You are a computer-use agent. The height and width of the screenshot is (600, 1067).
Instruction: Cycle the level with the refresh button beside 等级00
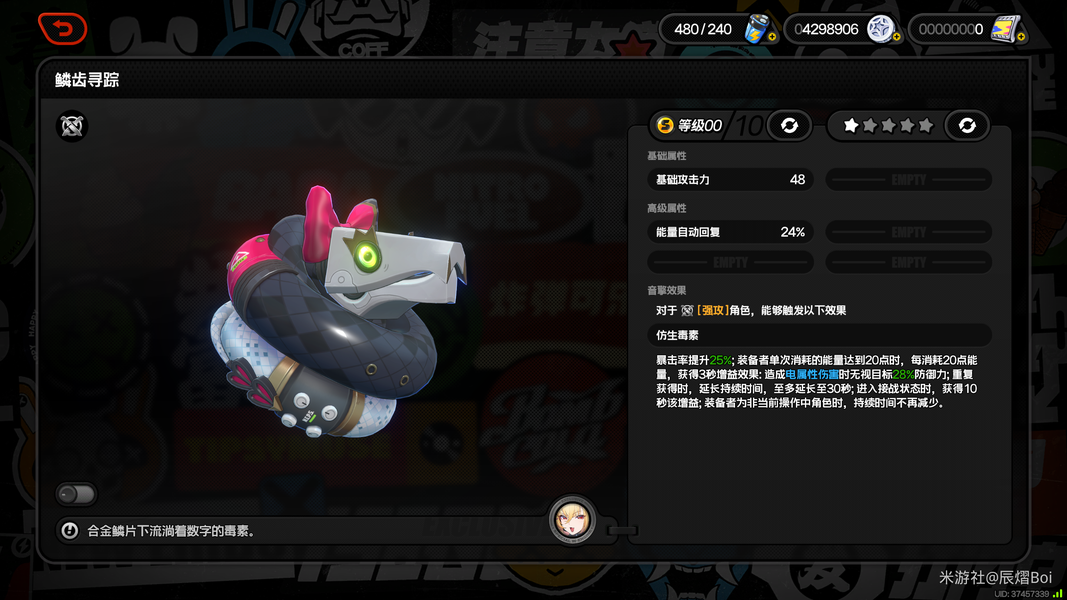[789, 125]
